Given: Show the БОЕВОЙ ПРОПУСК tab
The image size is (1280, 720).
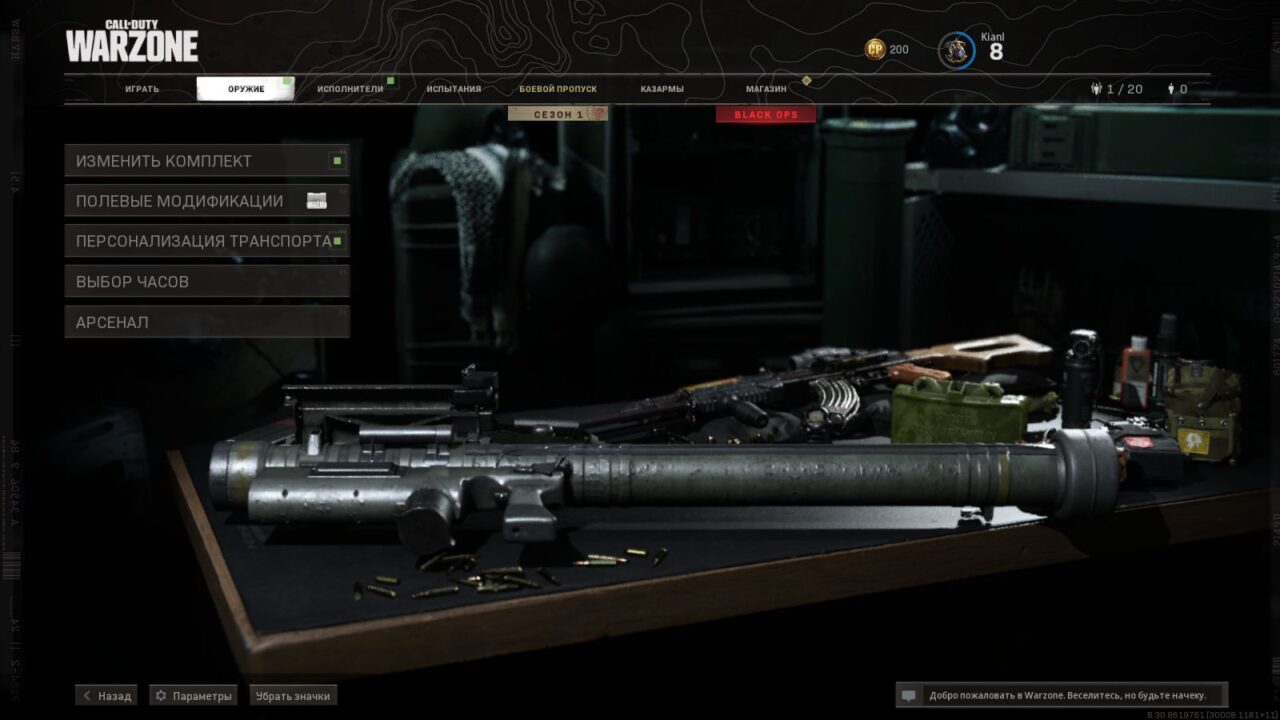Looking at the screenshot, I should point(558,89).
